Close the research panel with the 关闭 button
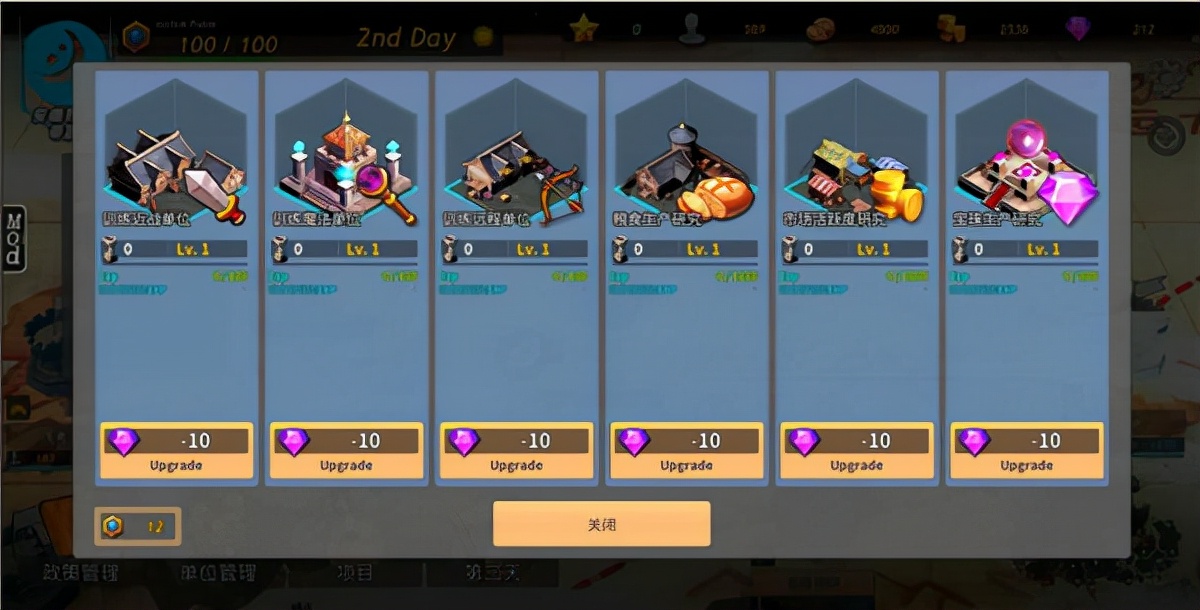This screenshot has height=610, width=1200. click(601, 524)
